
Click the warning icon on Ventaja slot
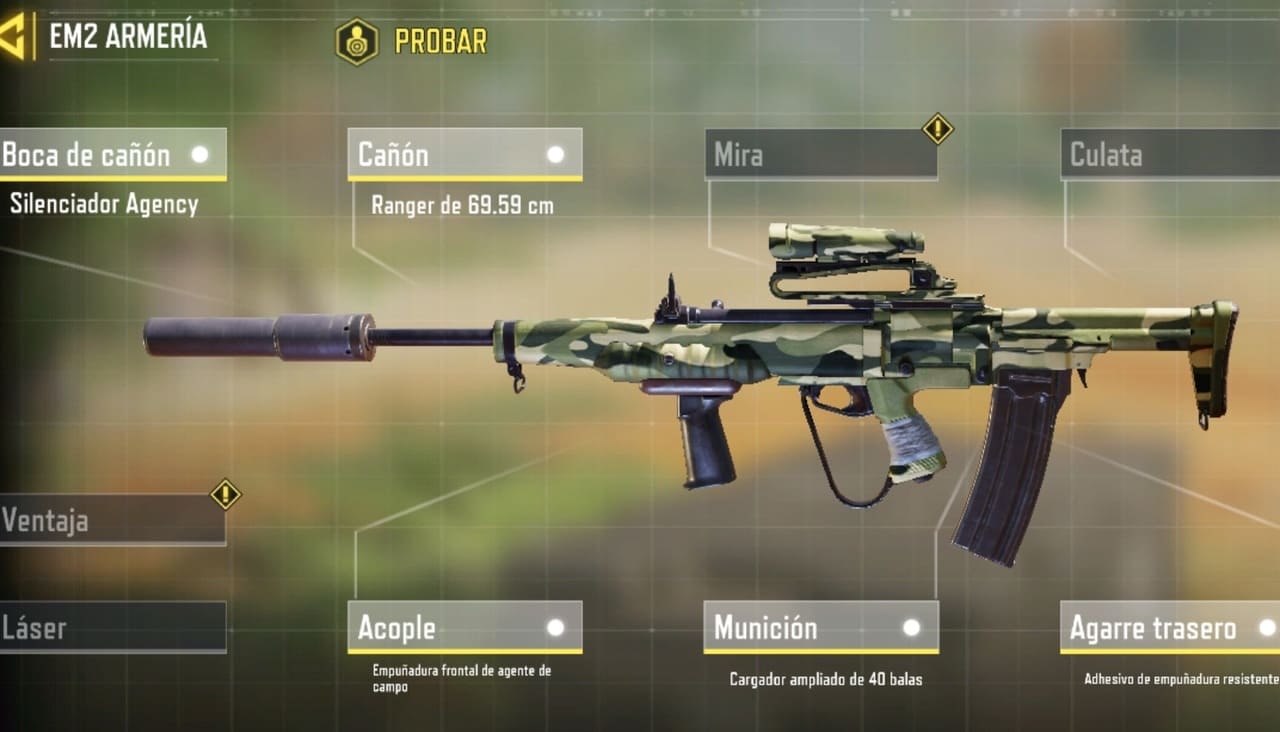click(x=225, y=494)
